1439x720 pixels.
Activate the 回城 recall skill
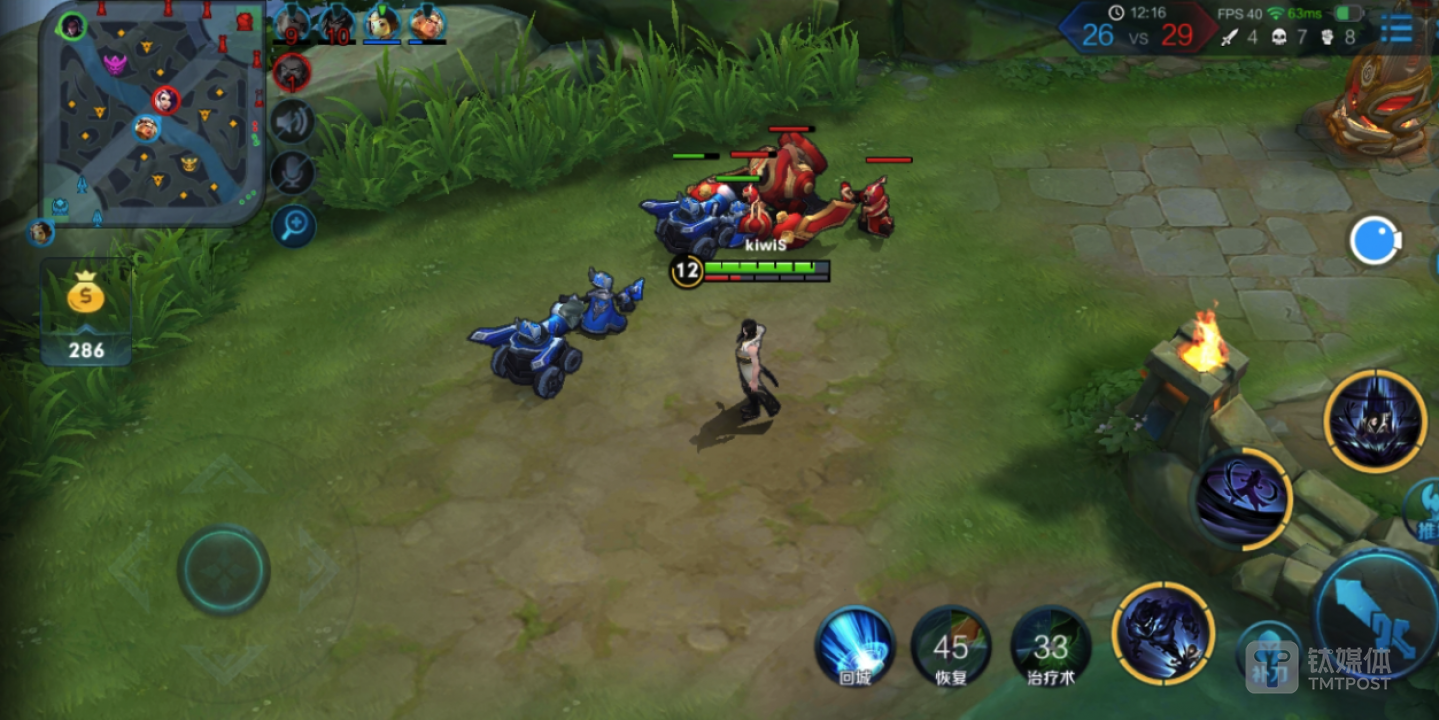[x=854, y=645]
